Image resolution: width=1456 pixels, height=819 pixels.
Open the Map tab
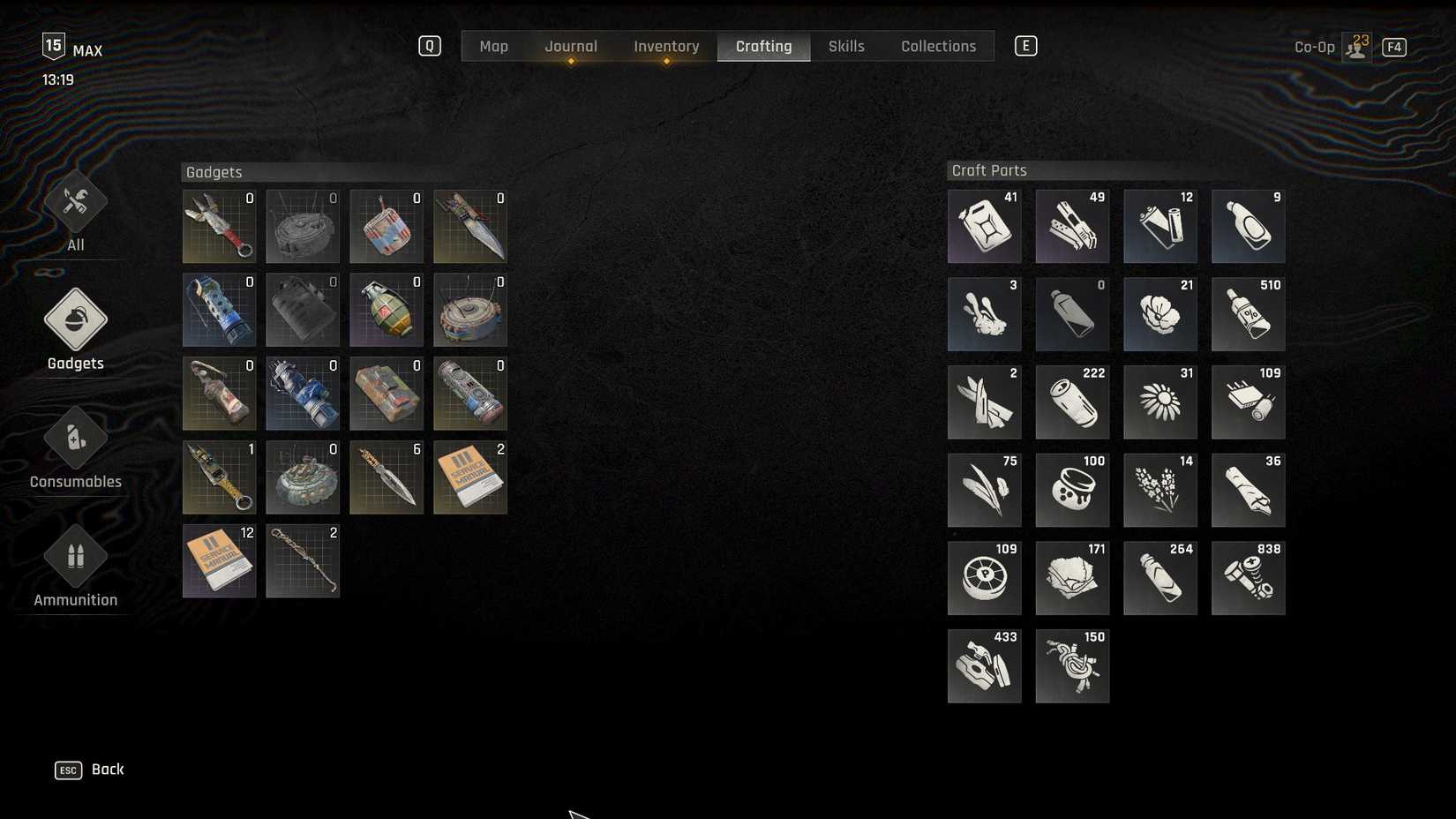pos(494,46)
